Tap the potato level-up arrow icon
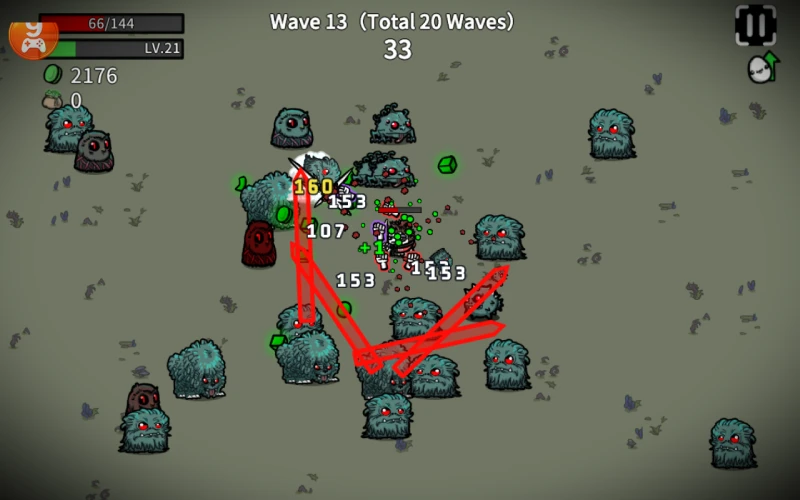This screenshot has height=500, width=800. 763,68
